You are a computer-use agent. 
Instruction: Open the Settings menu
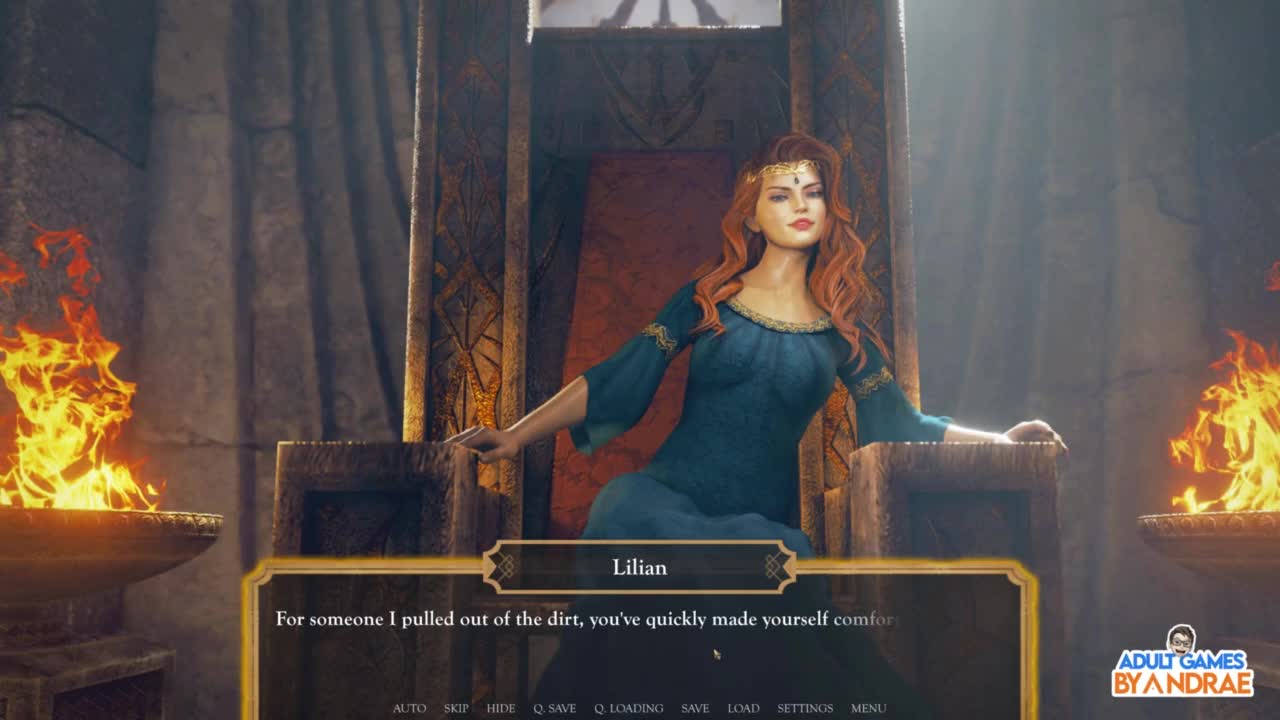(805, 708)
